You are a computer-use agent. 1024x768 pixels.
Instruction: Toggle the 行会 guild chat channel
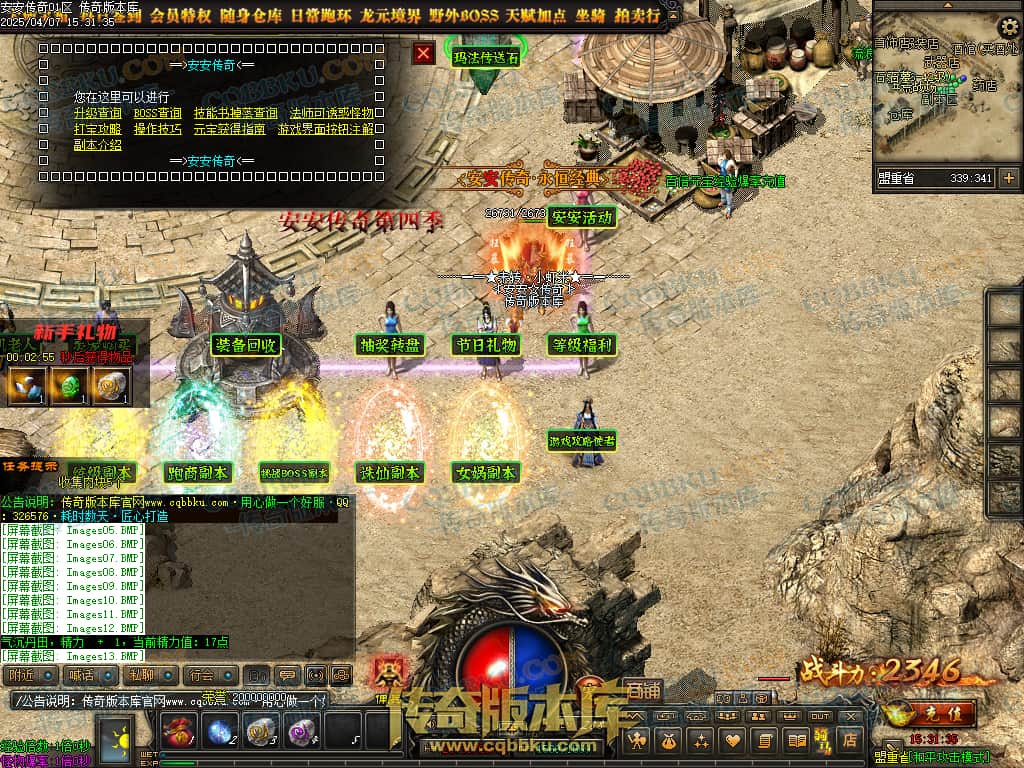[202, 675]
